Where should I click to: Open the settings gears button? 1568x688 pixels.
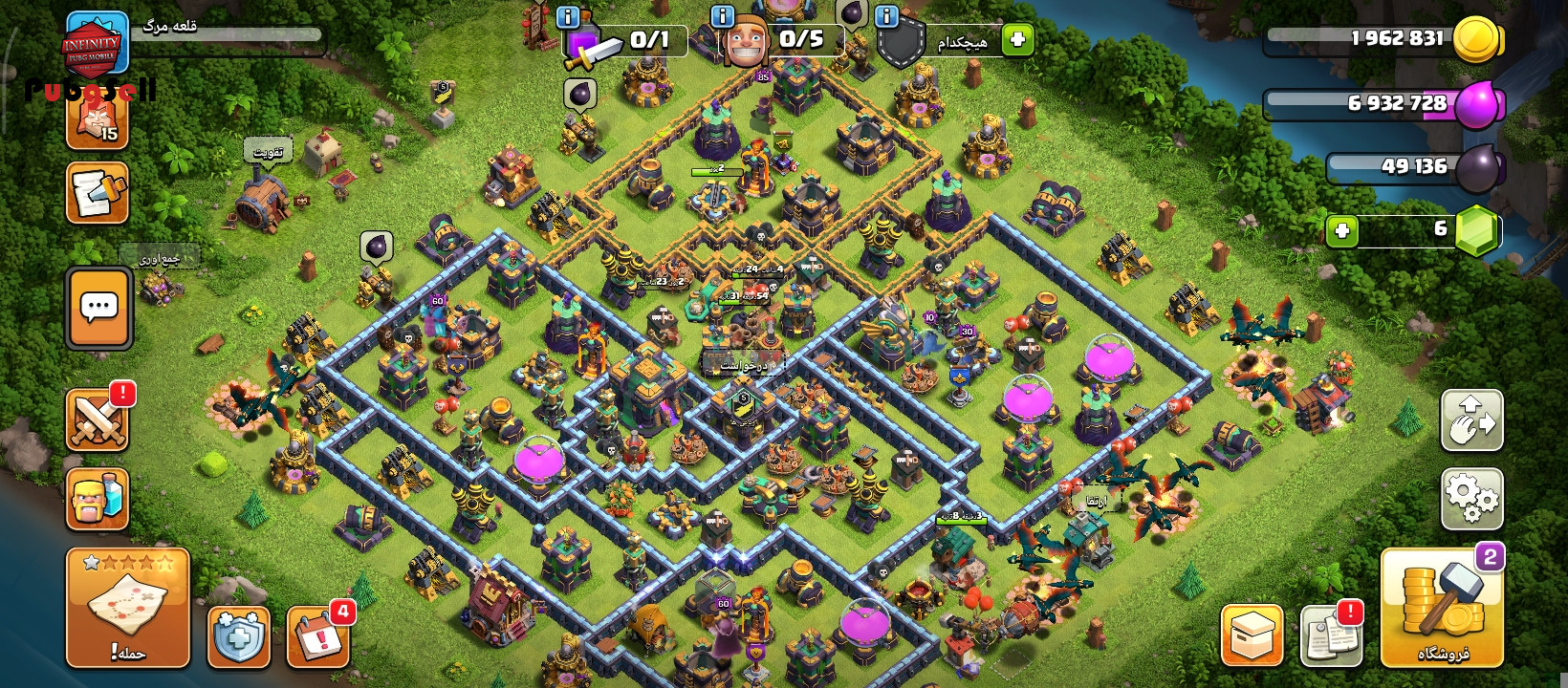coord(1471,498)
